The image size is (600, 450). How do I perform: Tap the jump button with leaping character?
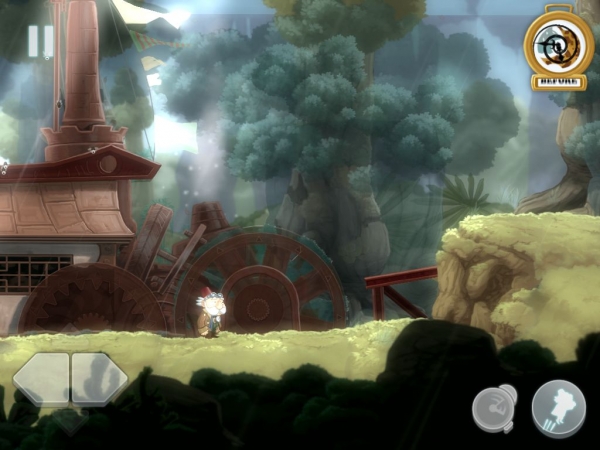tap(558, 408)
